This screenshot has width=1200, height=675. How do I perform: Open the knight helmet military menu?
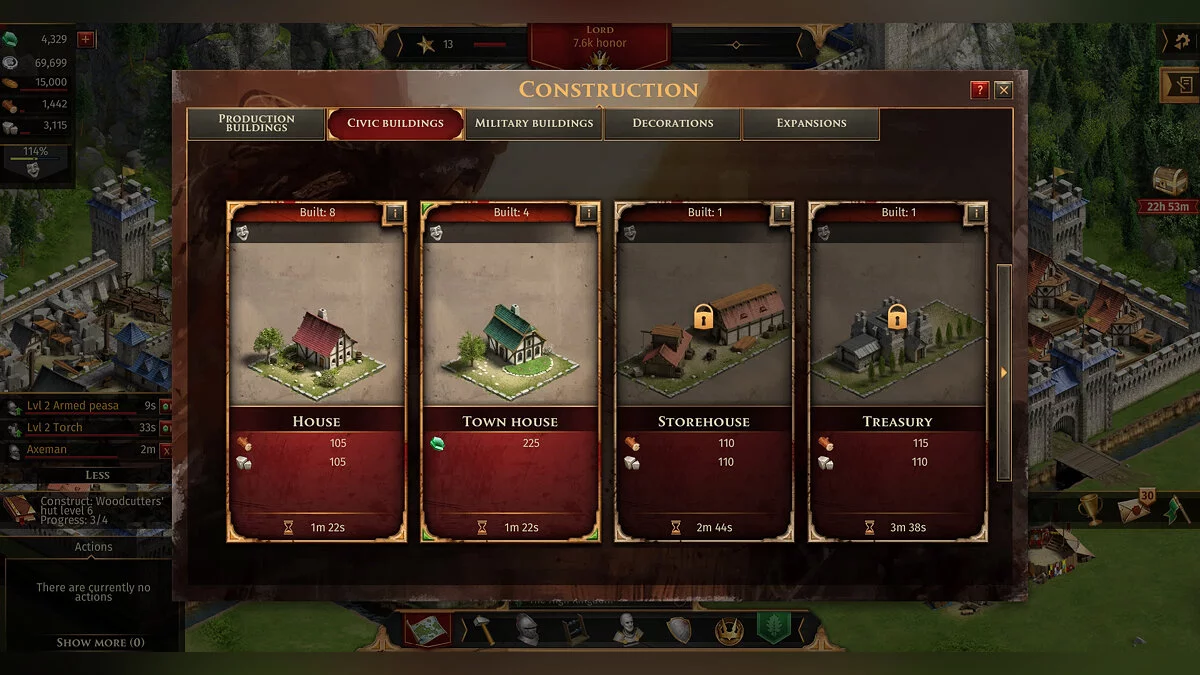coord(526,629)
